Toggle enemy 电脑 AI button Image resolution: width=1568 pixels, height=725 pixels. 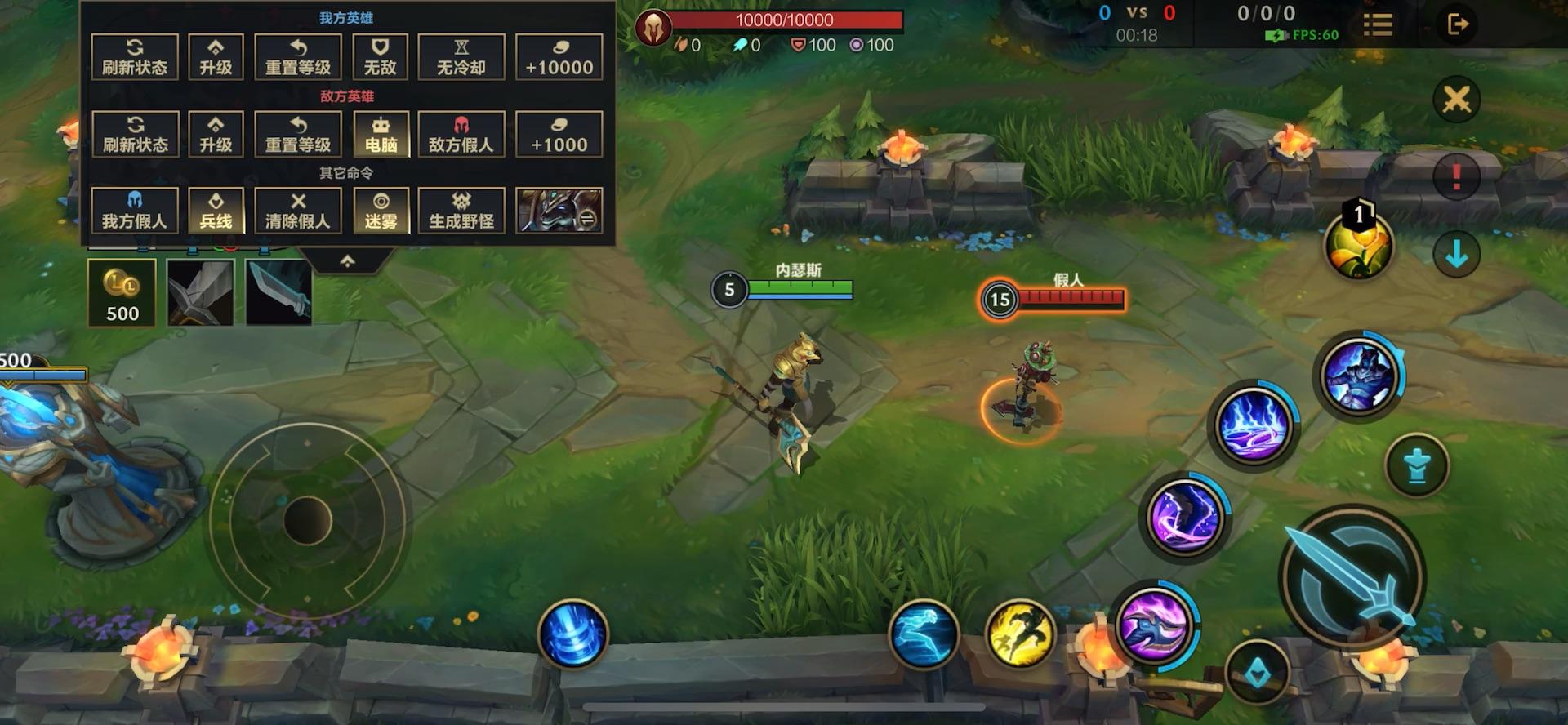point(381,134)
